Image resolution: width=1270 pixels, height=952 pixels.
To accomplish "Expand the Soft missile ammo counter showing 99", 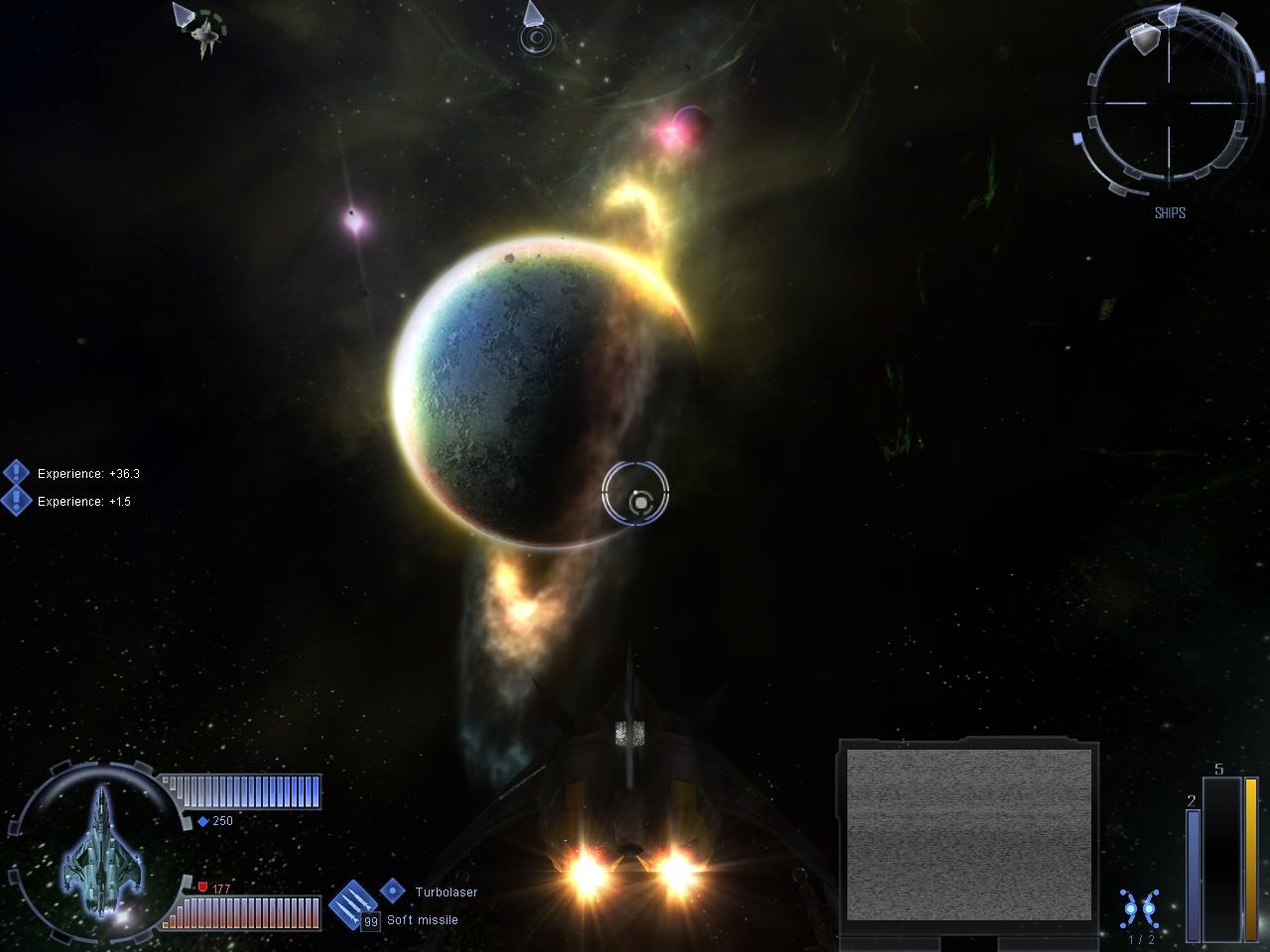I will (370, 920).
